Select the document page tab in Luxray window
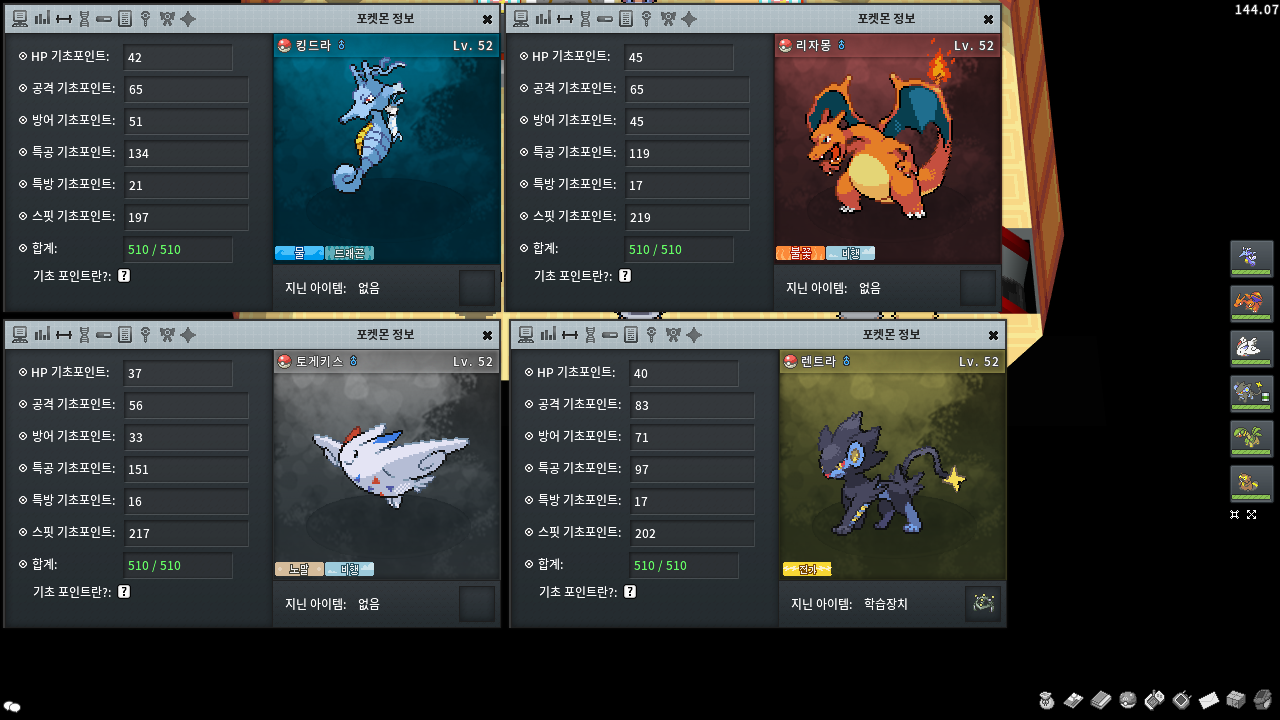 [631, 334]
